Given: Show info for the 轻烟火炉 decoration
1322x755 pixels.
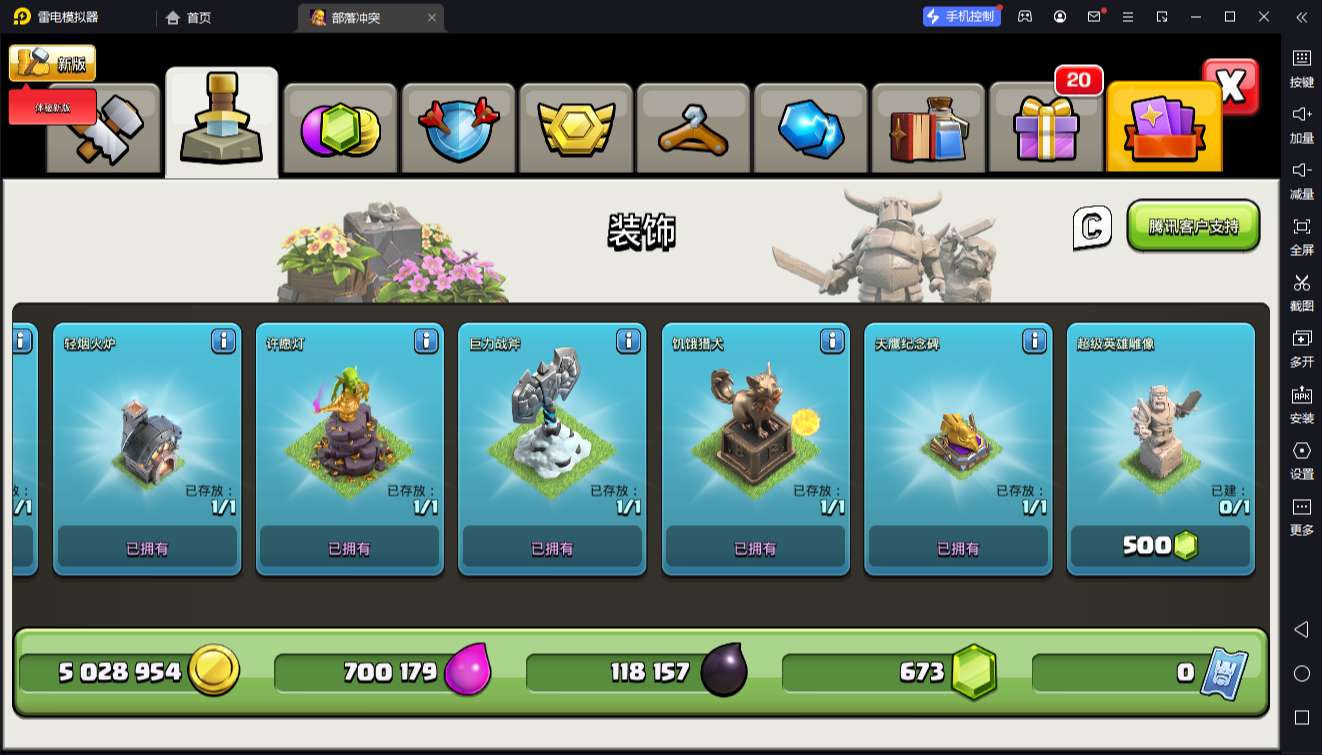Looking at the screenshot, I should pos(223,342).
